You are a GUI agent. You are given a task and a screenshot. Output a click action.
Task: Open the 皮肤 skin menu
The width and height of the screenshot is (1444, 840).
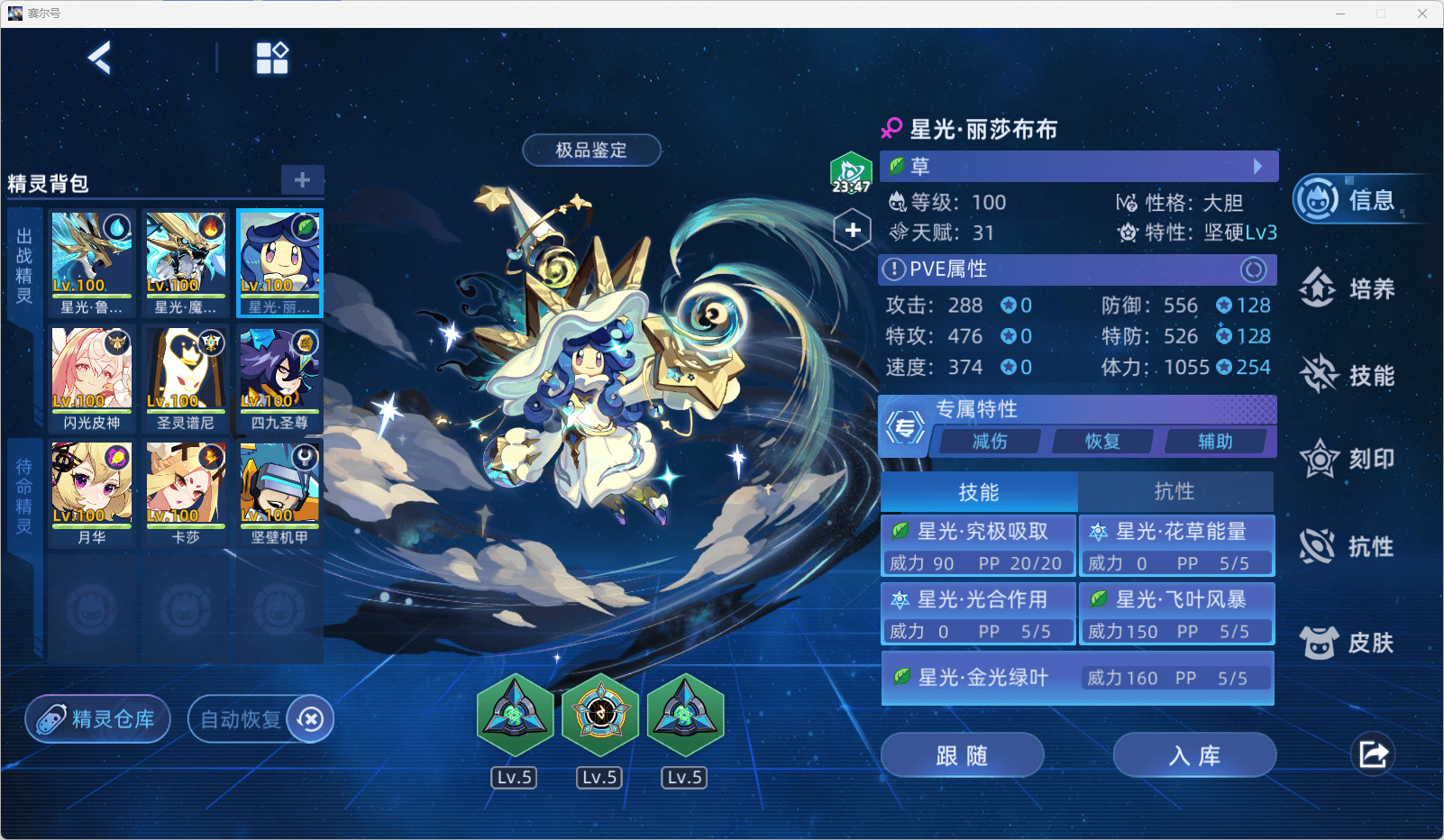[x=1348, y=643]
